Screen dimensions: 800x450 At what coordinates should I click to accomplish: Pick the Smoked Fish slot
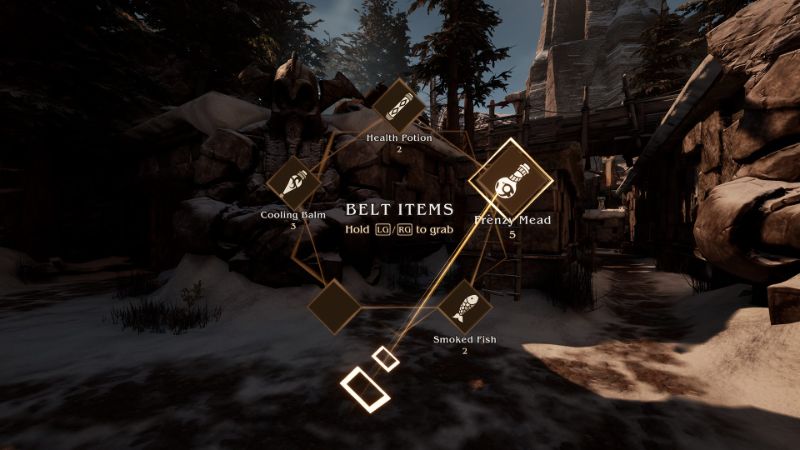pos(465,306)
